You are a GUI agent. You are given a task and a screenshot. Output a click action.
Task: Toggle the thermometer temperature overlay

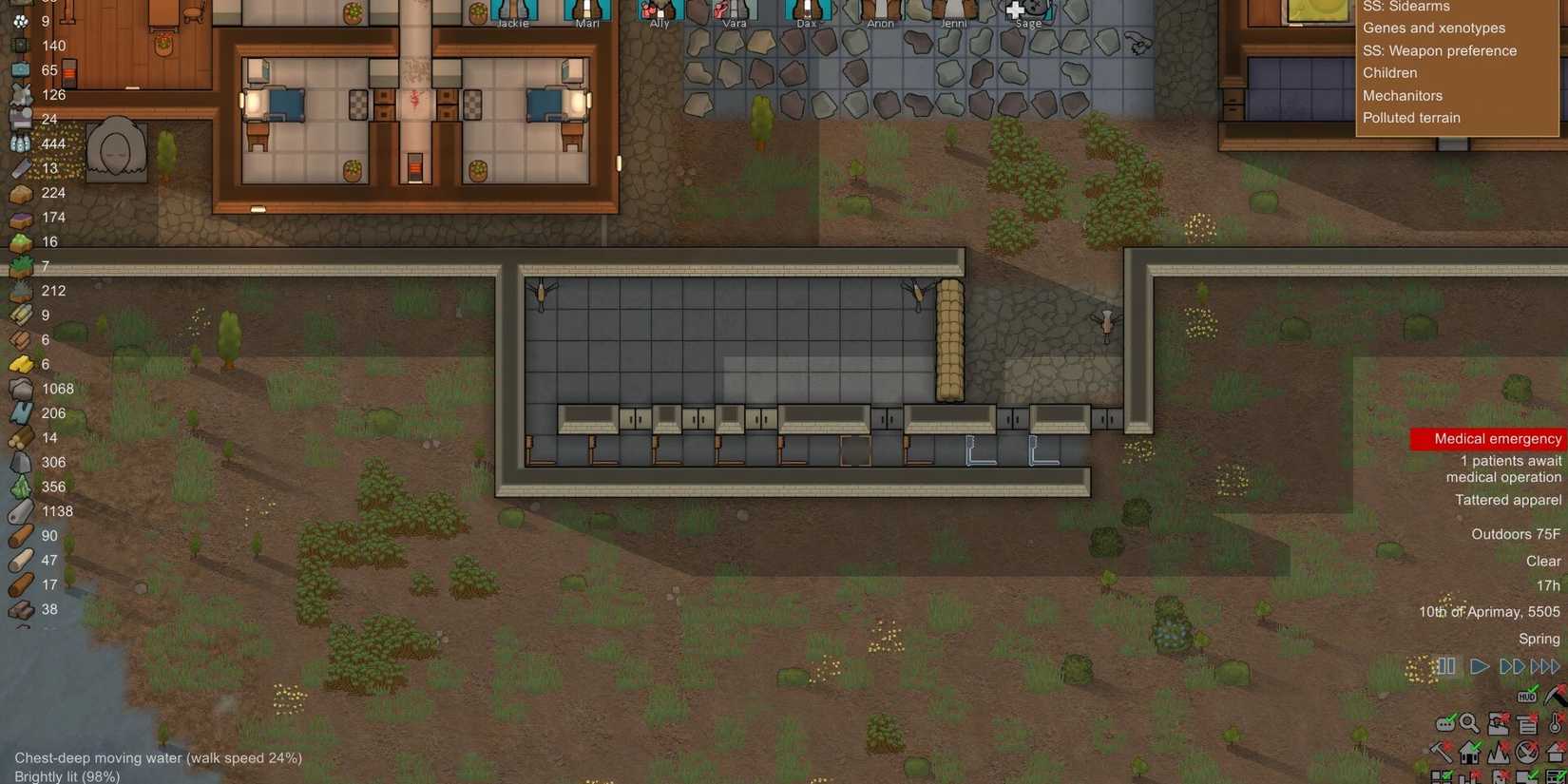(x=1555, y=724)
